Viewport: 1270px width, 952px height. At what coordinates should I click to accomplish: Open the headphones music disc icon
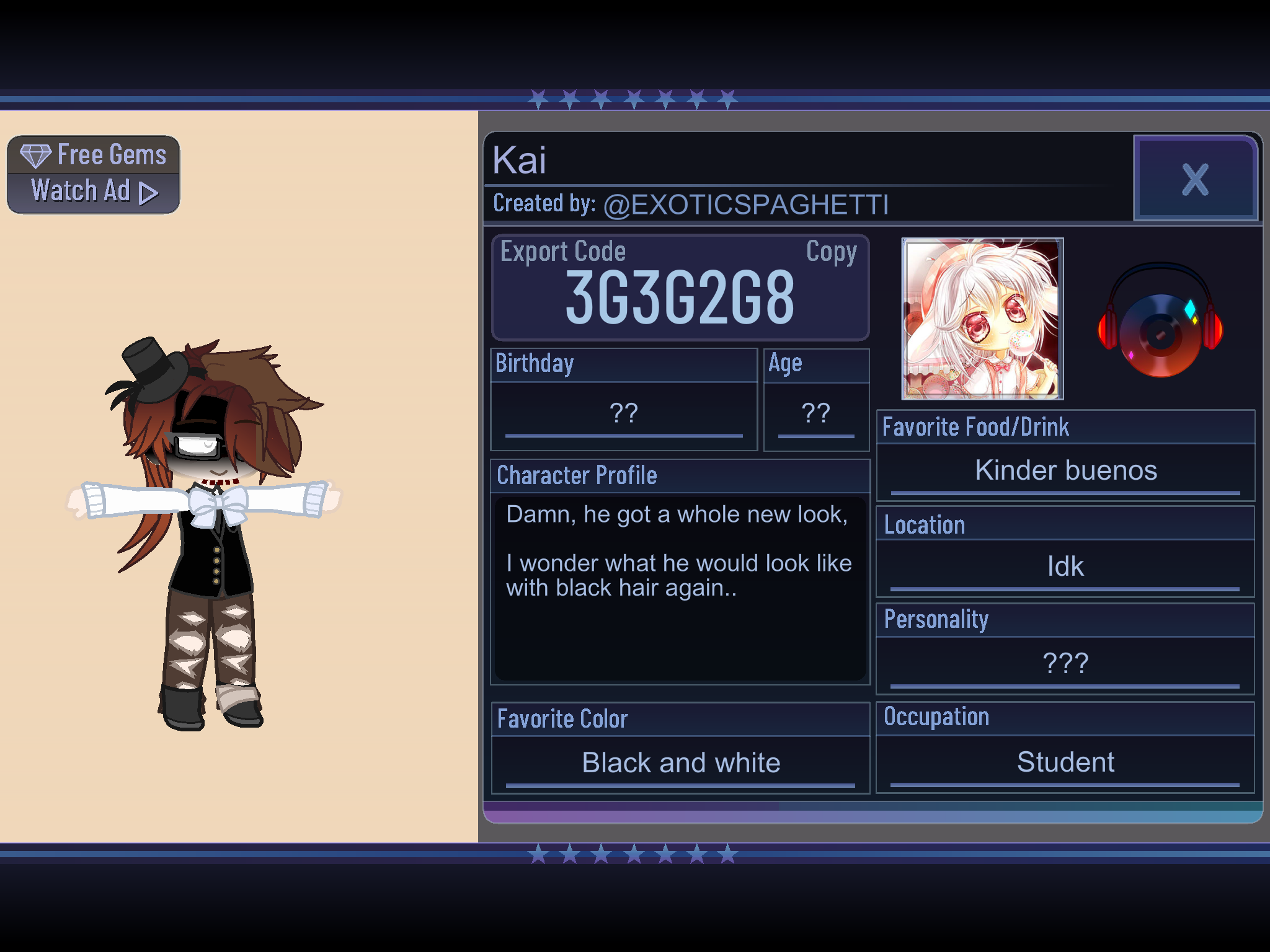click(x=1160, y=322)
